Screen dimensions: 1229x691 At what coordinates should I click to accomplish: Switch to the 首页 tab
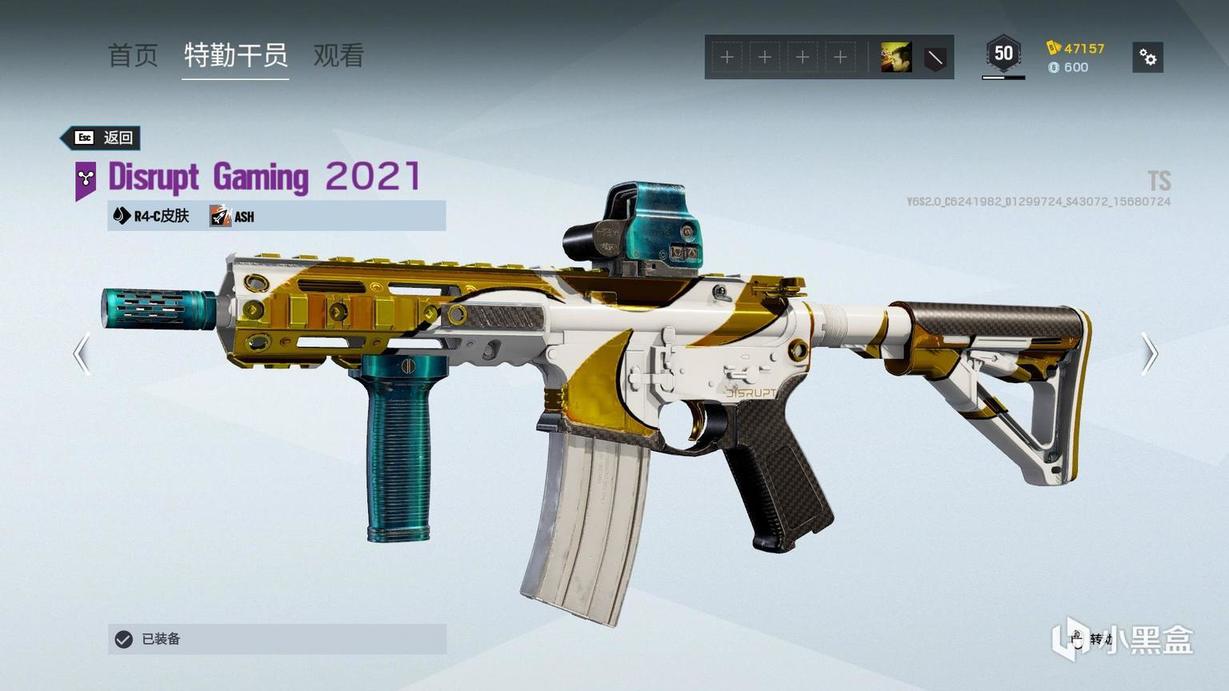[133, 56]
